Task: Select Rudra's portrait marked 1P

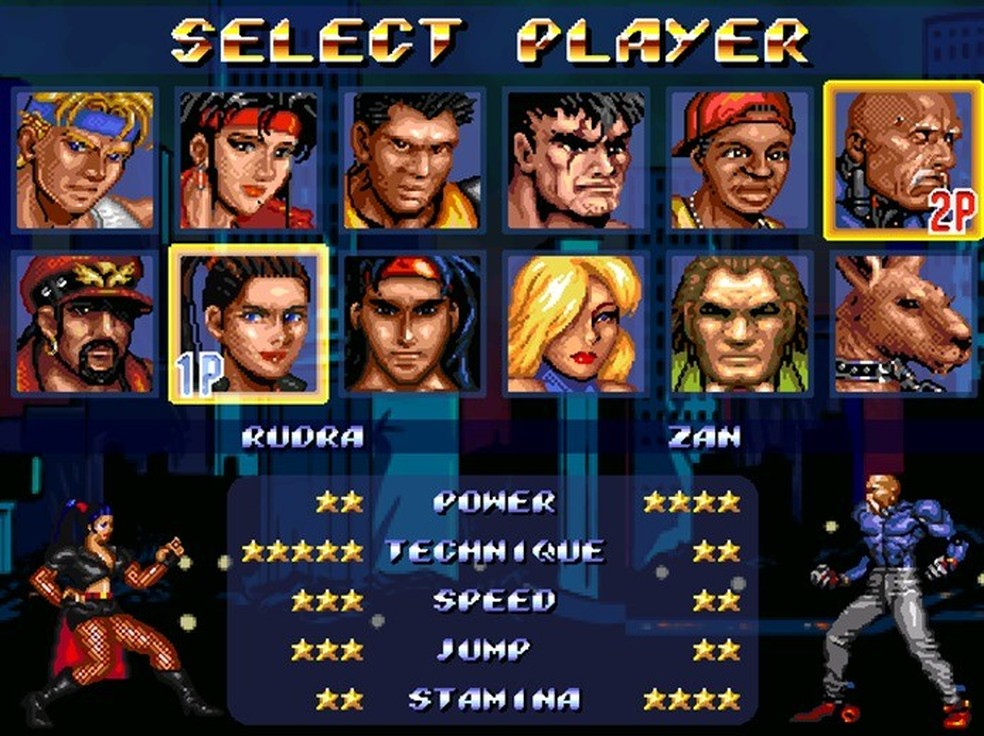Action: click(248, 323)
